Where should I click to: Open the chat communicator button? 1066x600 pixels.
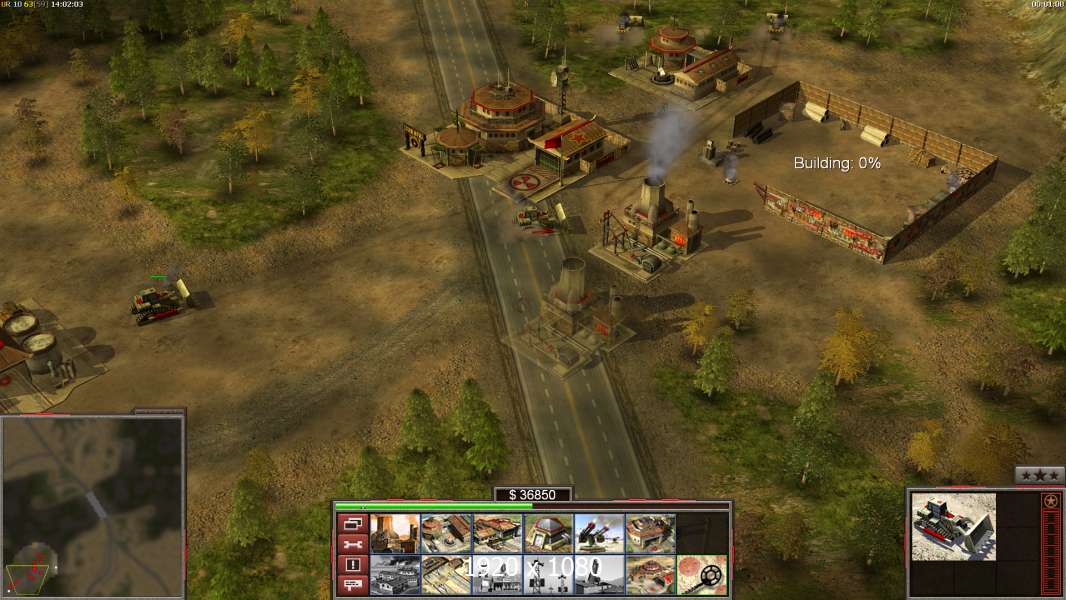point(351,585)
